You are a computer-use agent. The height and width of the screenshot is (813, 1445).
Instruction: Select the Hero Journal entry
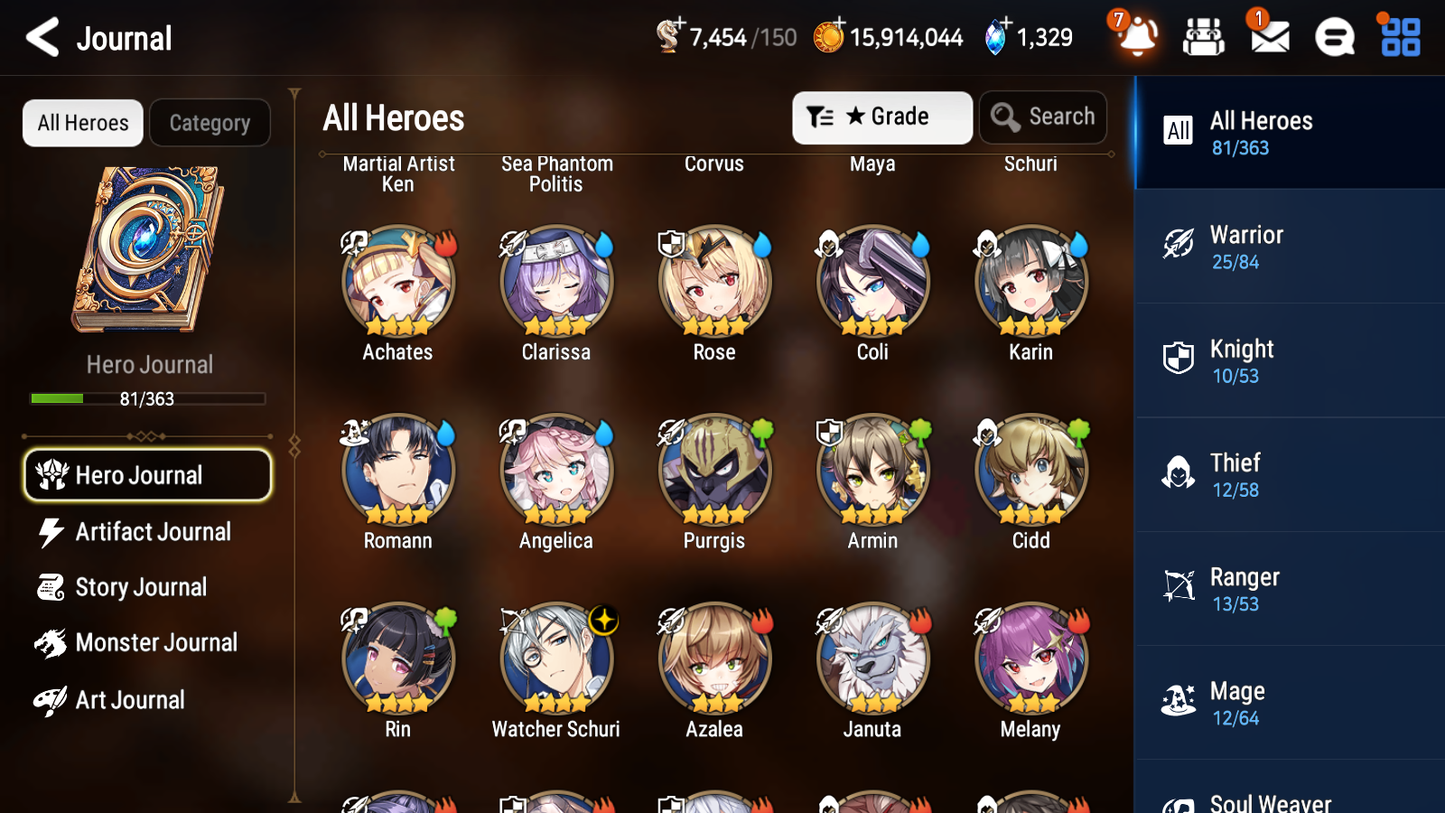(147, 475)
